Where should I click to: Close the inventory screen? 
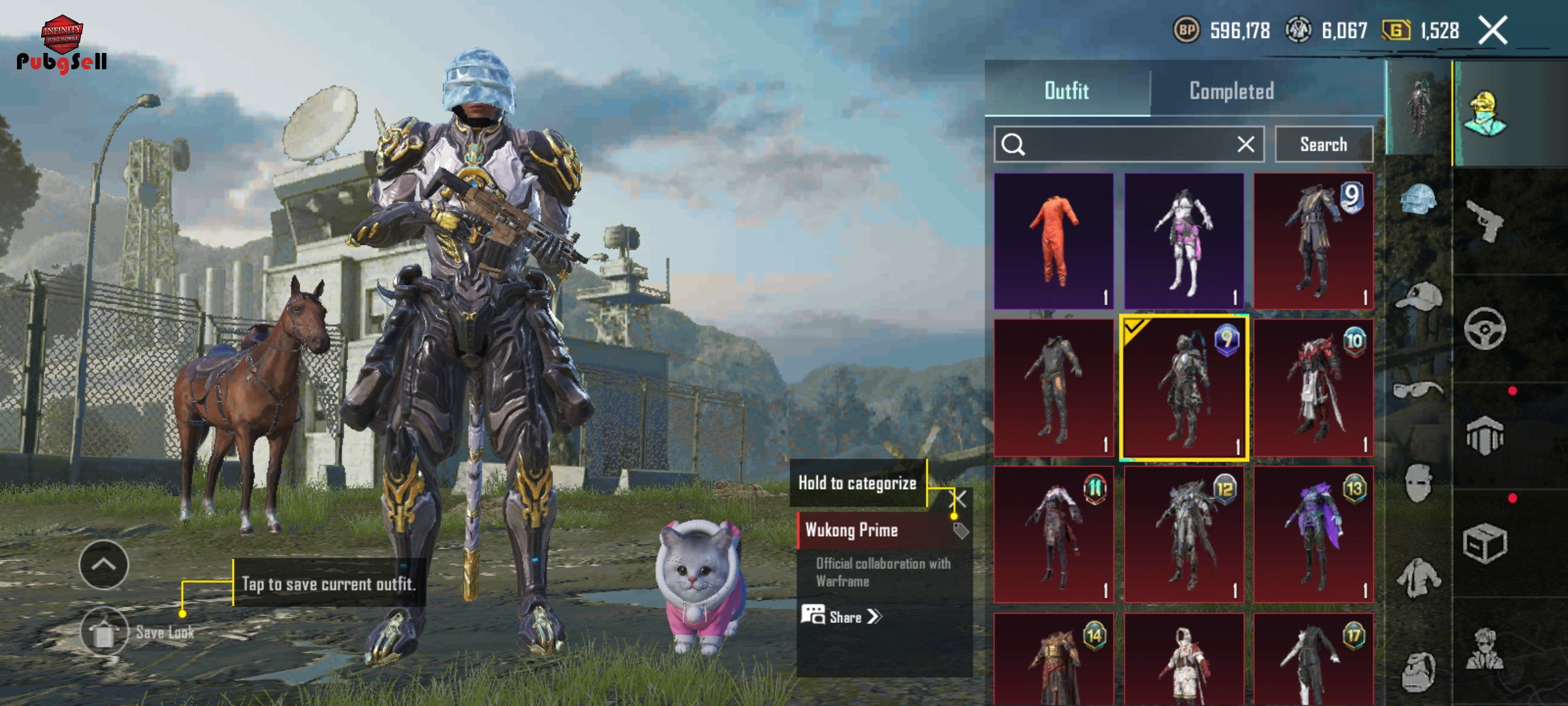coord(1494,31)
